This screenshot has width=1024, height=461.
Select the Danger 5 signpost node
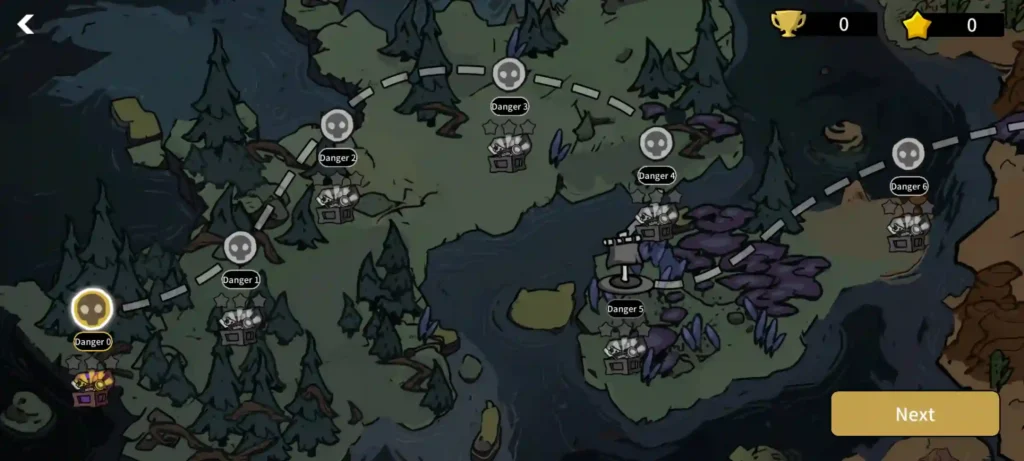(626, 264)
